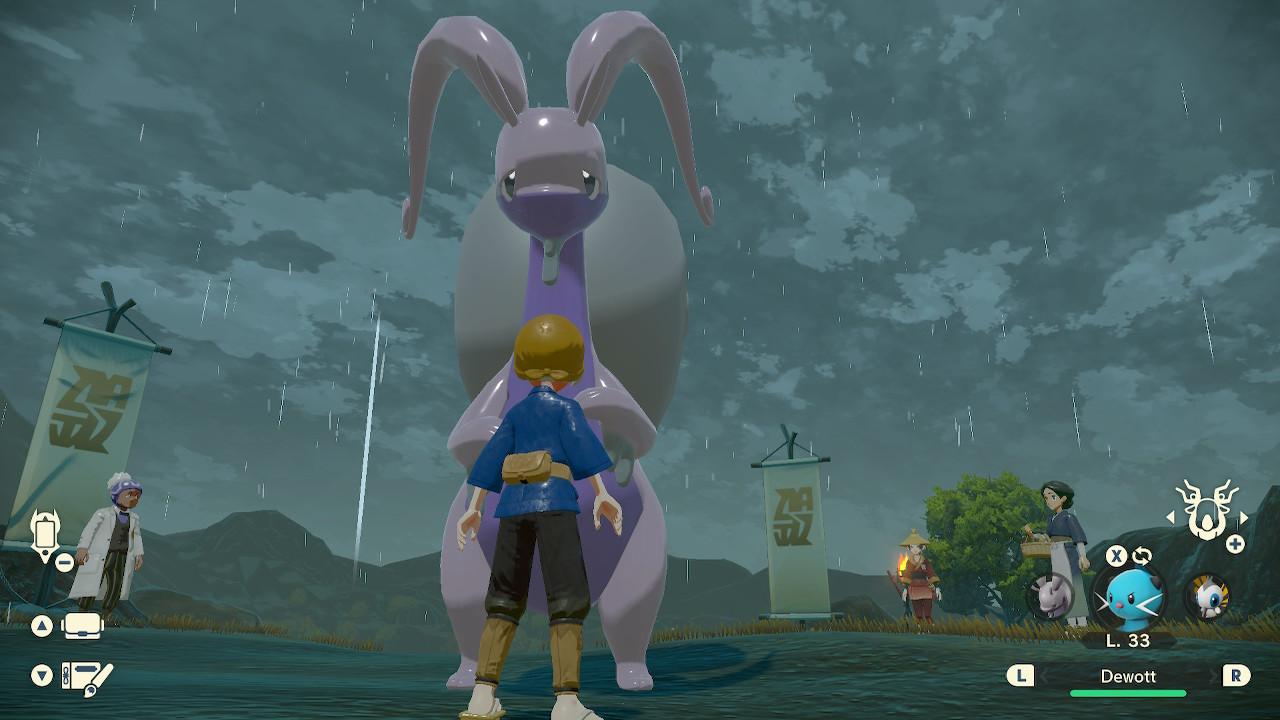Screen dimensions: 1280x720
Task: Open the satchel bag icon
Action: click(83, 627)
